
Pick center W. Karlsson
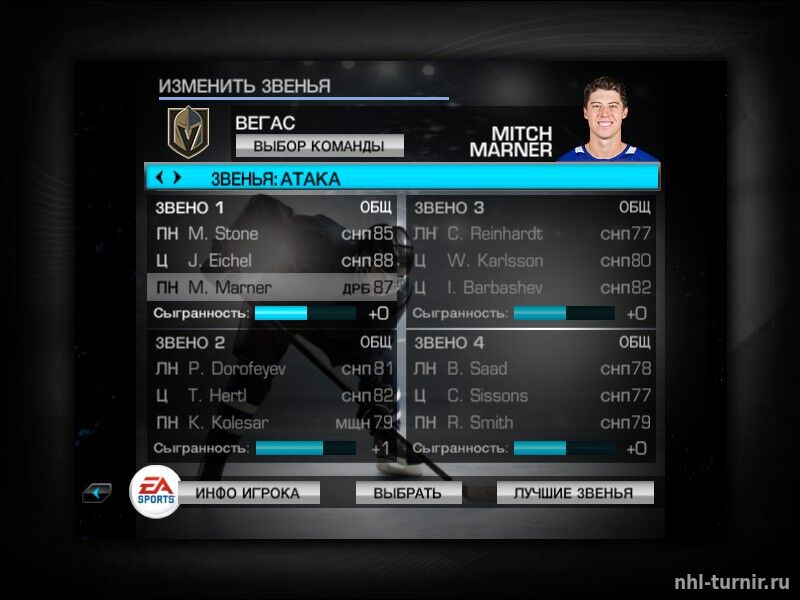tap(531, 261)
